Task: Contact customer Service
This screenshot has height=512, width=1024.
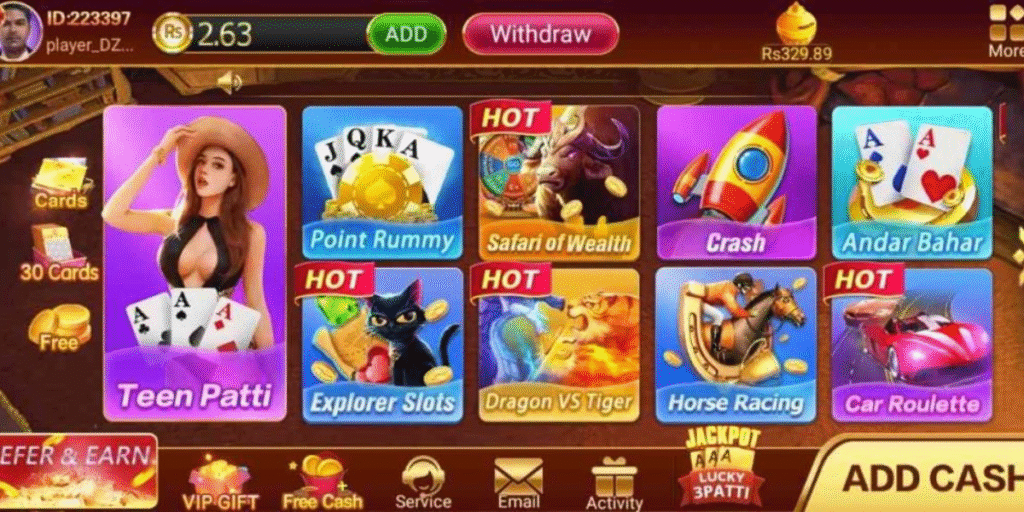Action: (423, 481)
